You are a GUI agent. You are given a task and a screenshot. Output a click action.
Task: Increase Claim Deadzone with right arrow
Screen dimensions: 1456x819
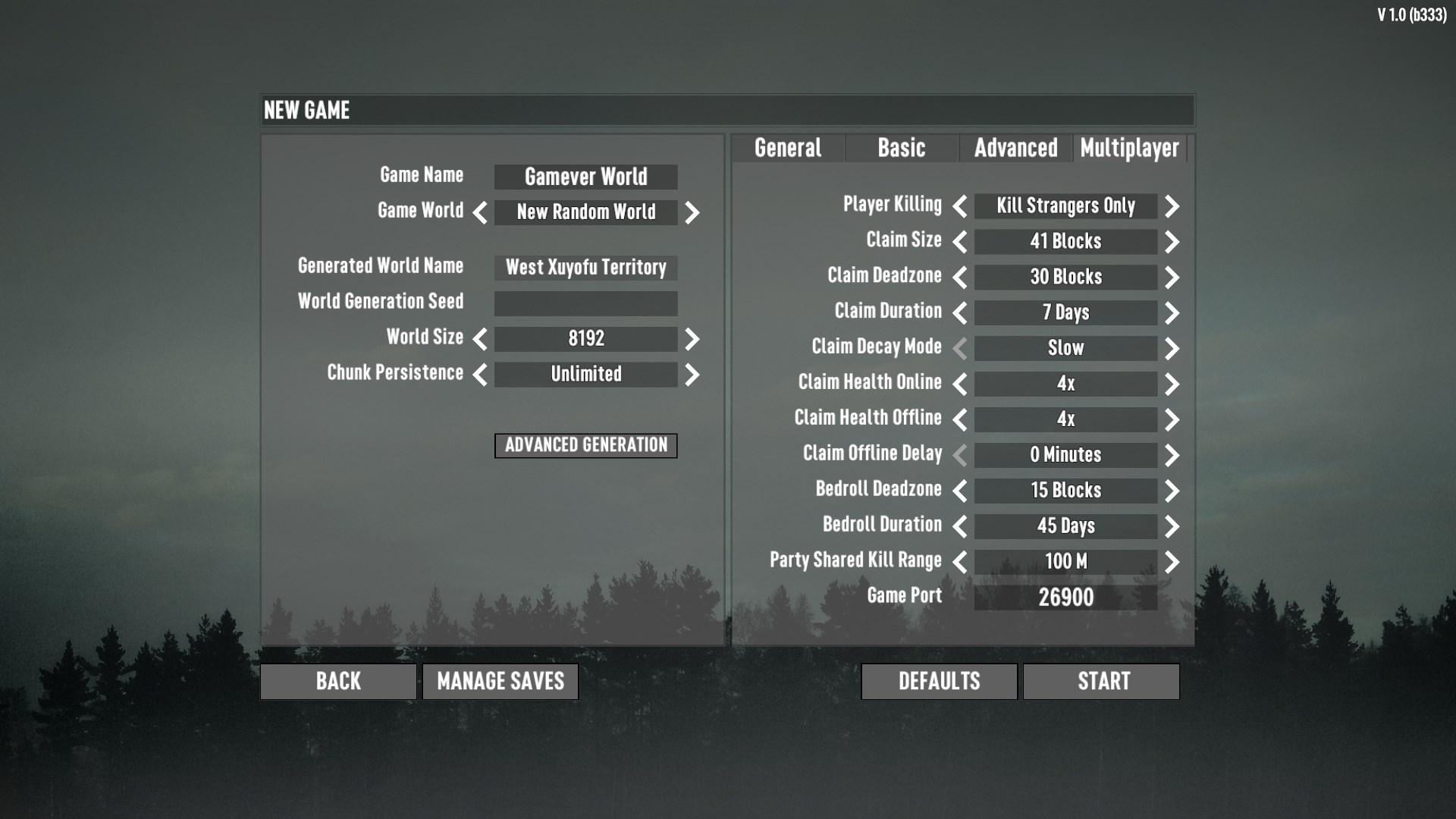pos(1172,277)
